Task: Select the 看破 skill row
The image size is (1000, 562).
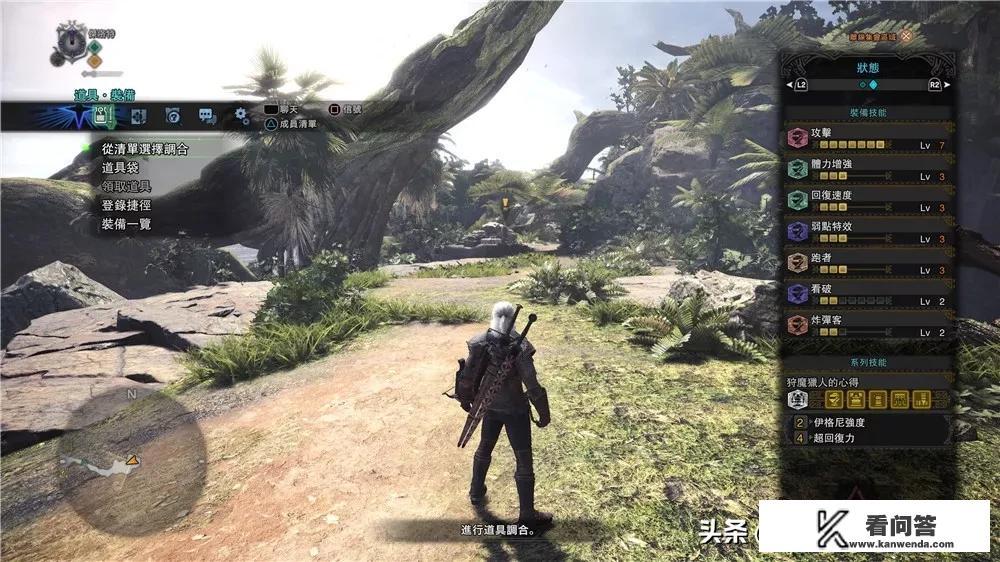Action: click(x=866, y=294)
